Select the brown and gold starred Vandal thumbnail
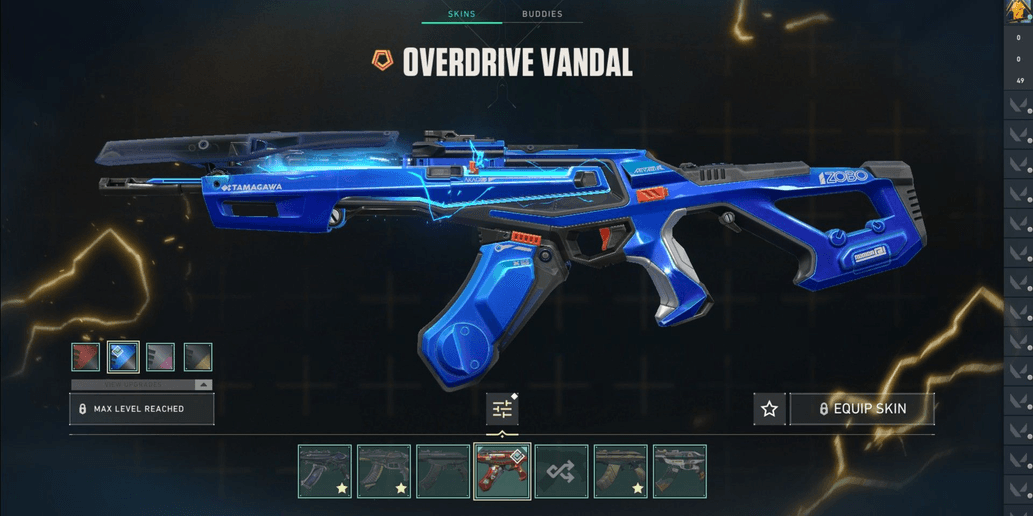The width and height of the screenshot is (1033, 516). (x=620, y=471)
